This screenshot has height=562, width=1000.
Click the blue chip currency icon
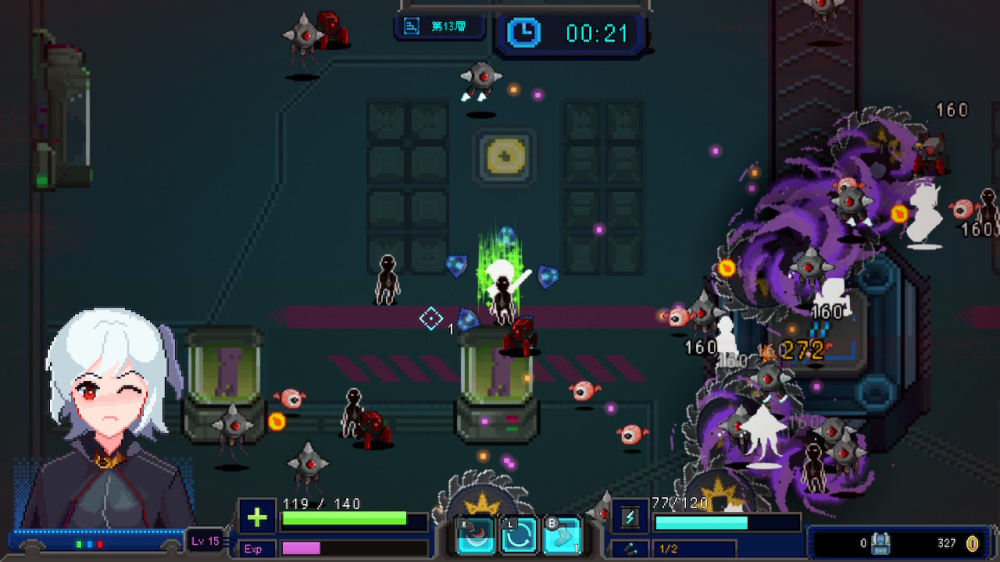[x=881, y=544]
